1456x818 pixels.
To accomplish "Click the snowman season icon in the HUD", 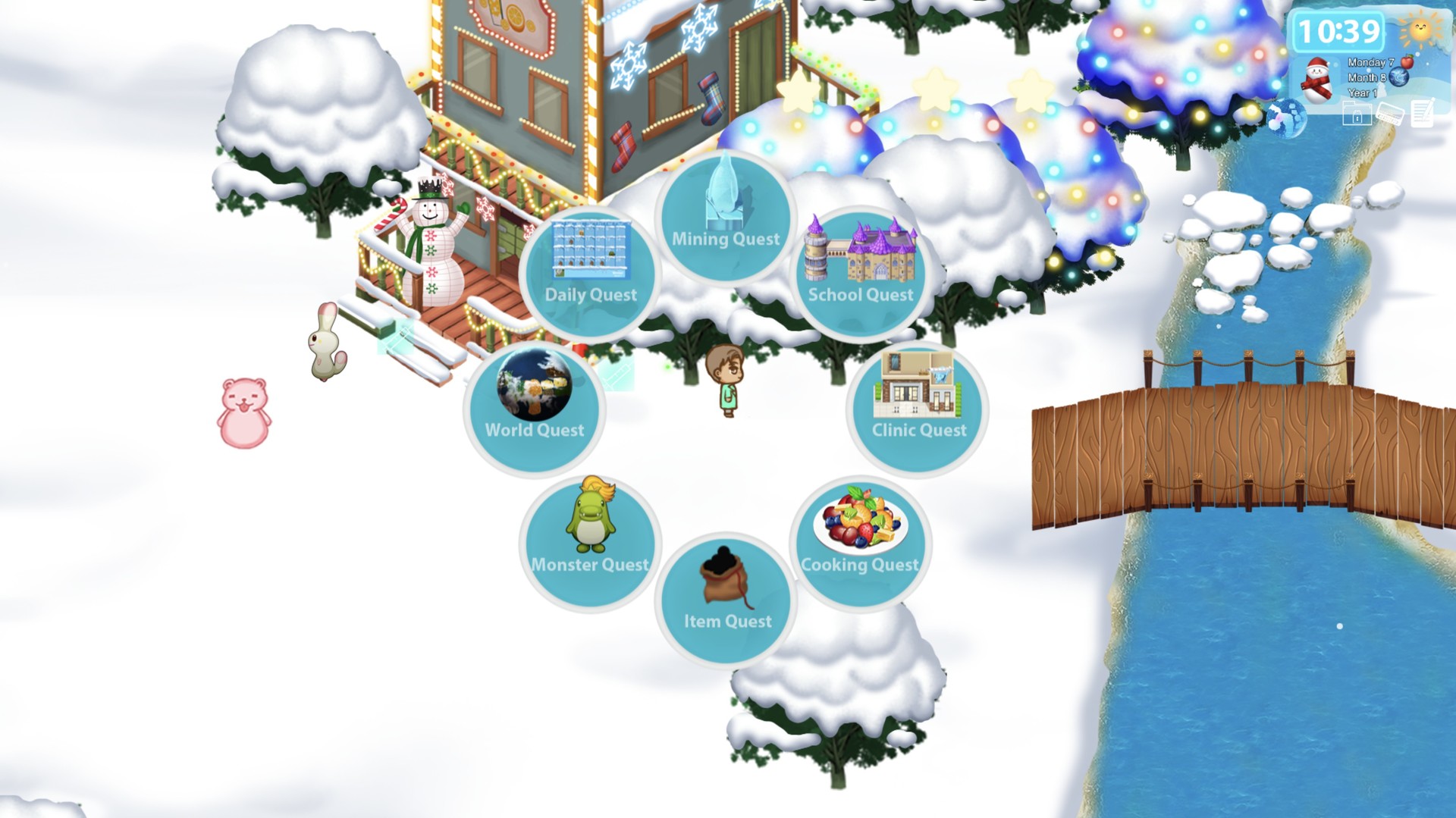I will (x=1318, y=79).
